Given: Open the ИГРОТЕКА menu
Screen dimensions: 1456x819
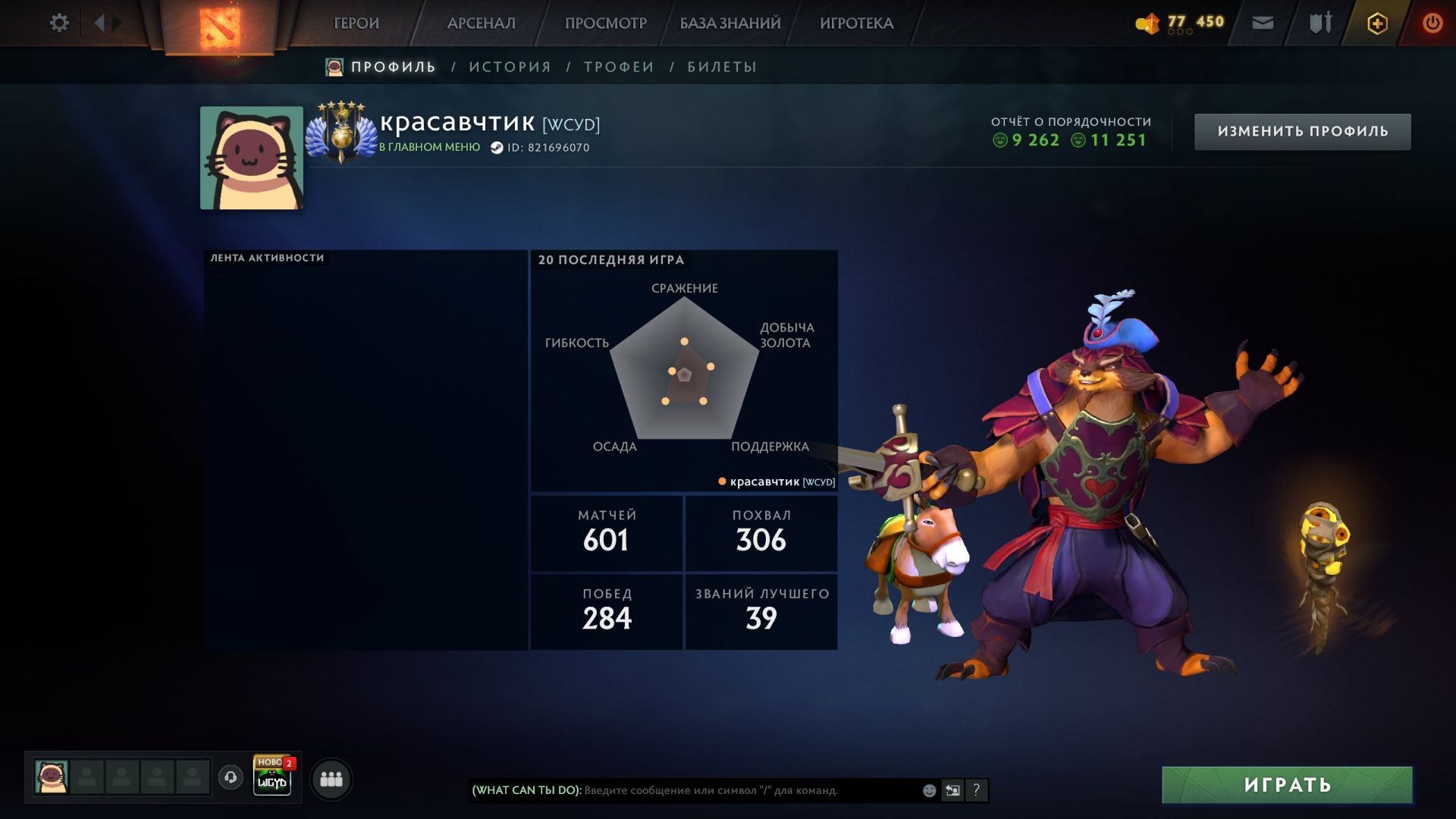Looking at the screenshot, I should tap(856, 24).
